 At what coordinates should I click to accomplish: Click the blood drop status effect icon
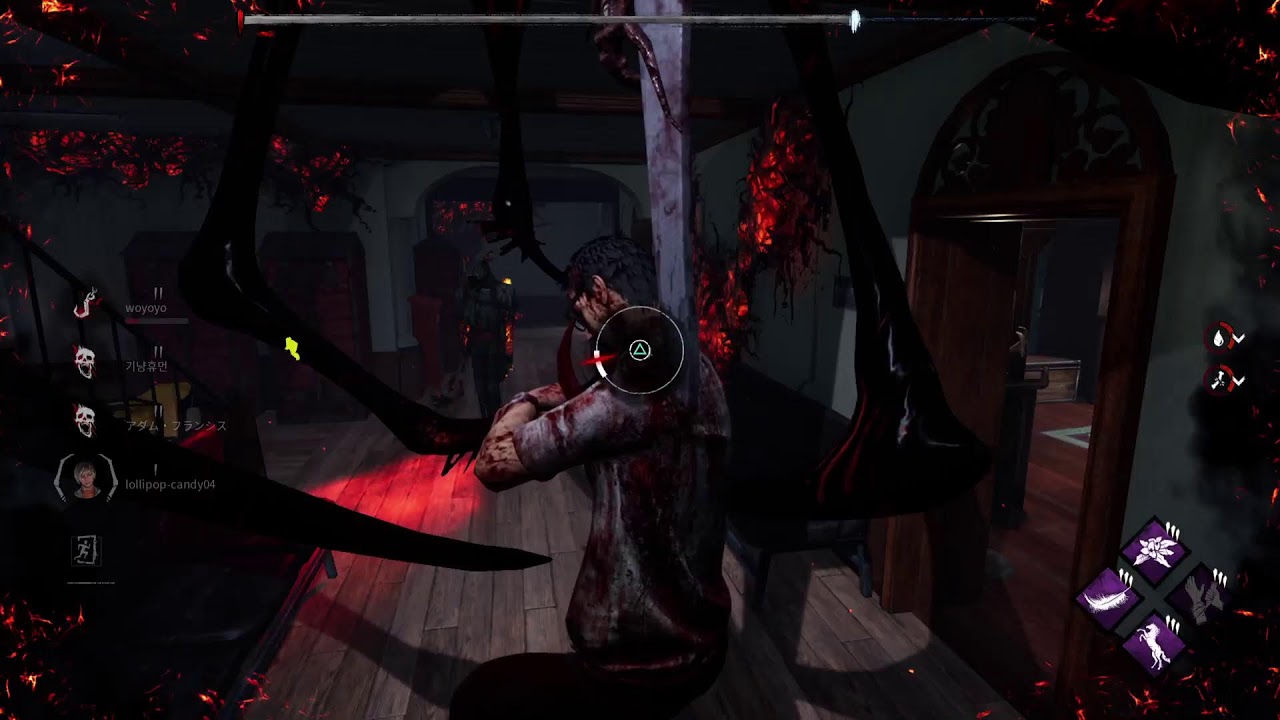(1219, 338)
